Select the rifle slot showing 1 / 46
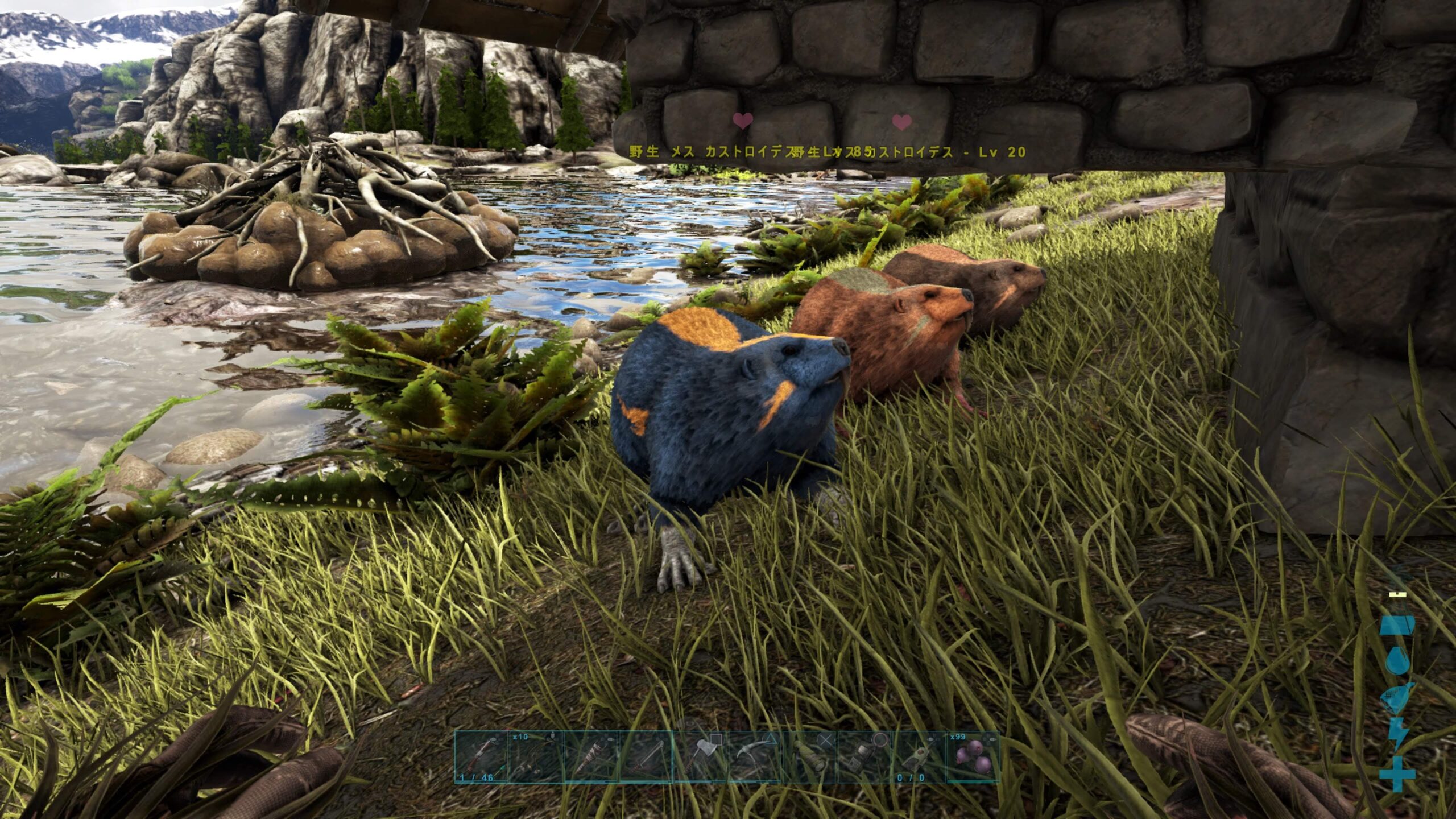Viewport: 1456px width, 819px height. coord(481,758)
